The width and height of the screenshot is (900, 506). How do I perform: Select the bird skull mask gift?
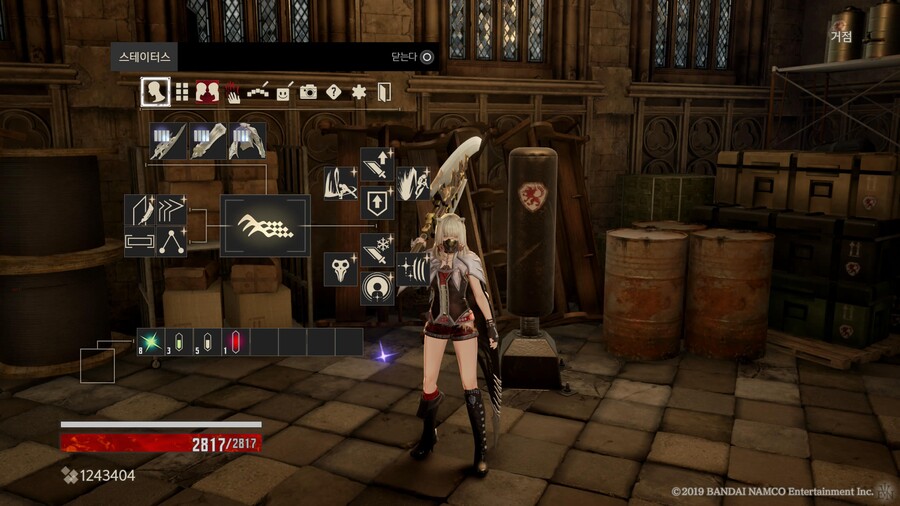click(341, 269)
